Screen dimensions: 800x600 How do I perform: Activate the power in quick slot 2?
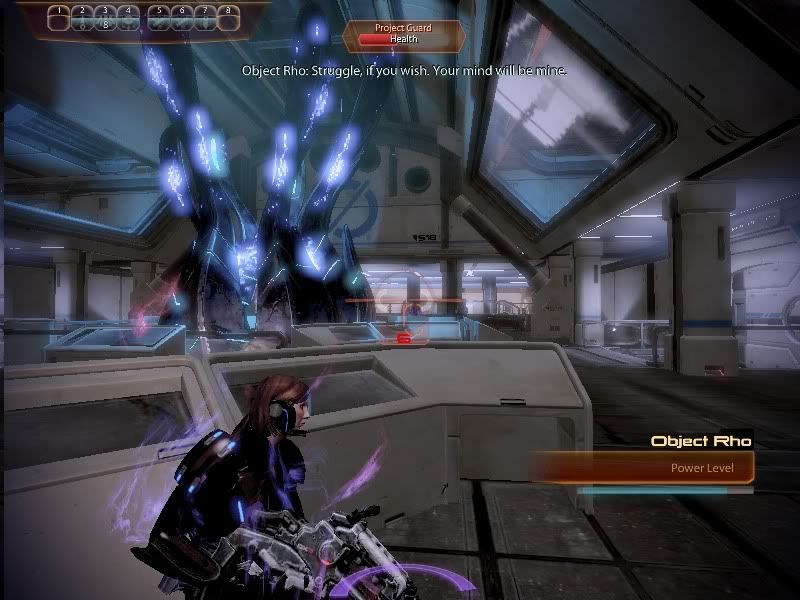point(81,16)
